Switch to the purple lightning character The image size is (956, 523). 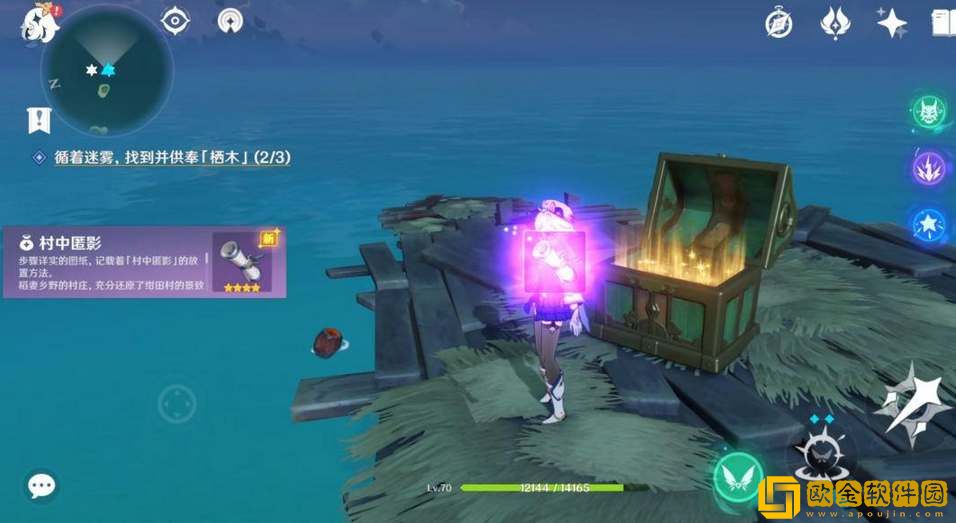(928, 165)
